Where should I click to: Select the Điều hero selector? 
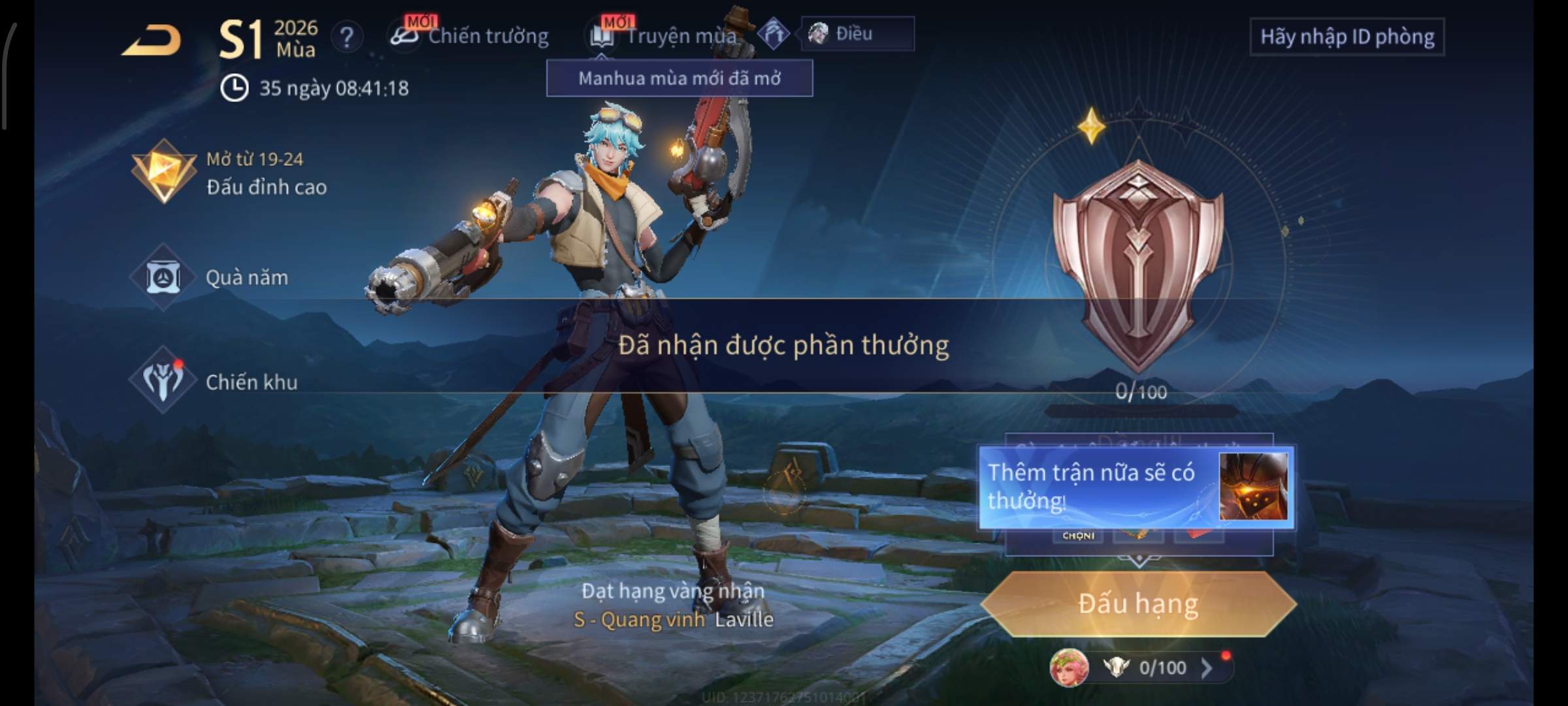point(856,33)
